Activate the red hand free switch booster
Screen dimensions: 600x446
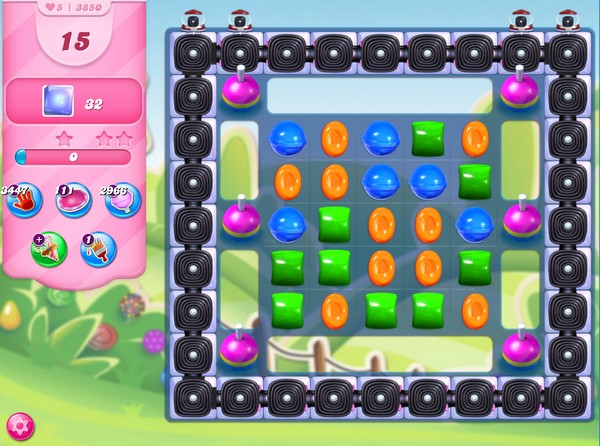[22, 199]
